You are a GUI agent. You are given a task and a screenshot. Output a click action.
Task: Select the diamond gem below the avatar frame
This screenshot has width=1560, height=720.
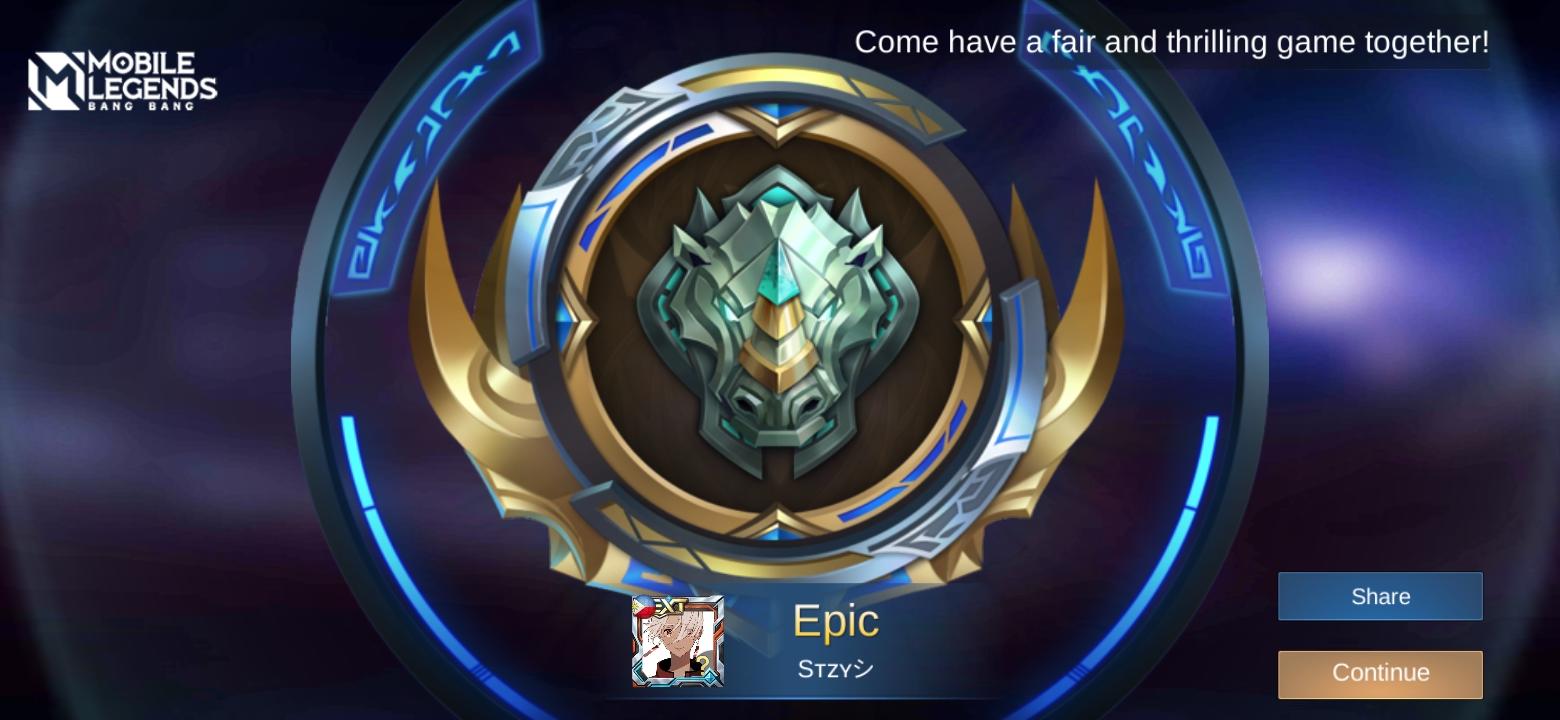[x=708, y=678]
